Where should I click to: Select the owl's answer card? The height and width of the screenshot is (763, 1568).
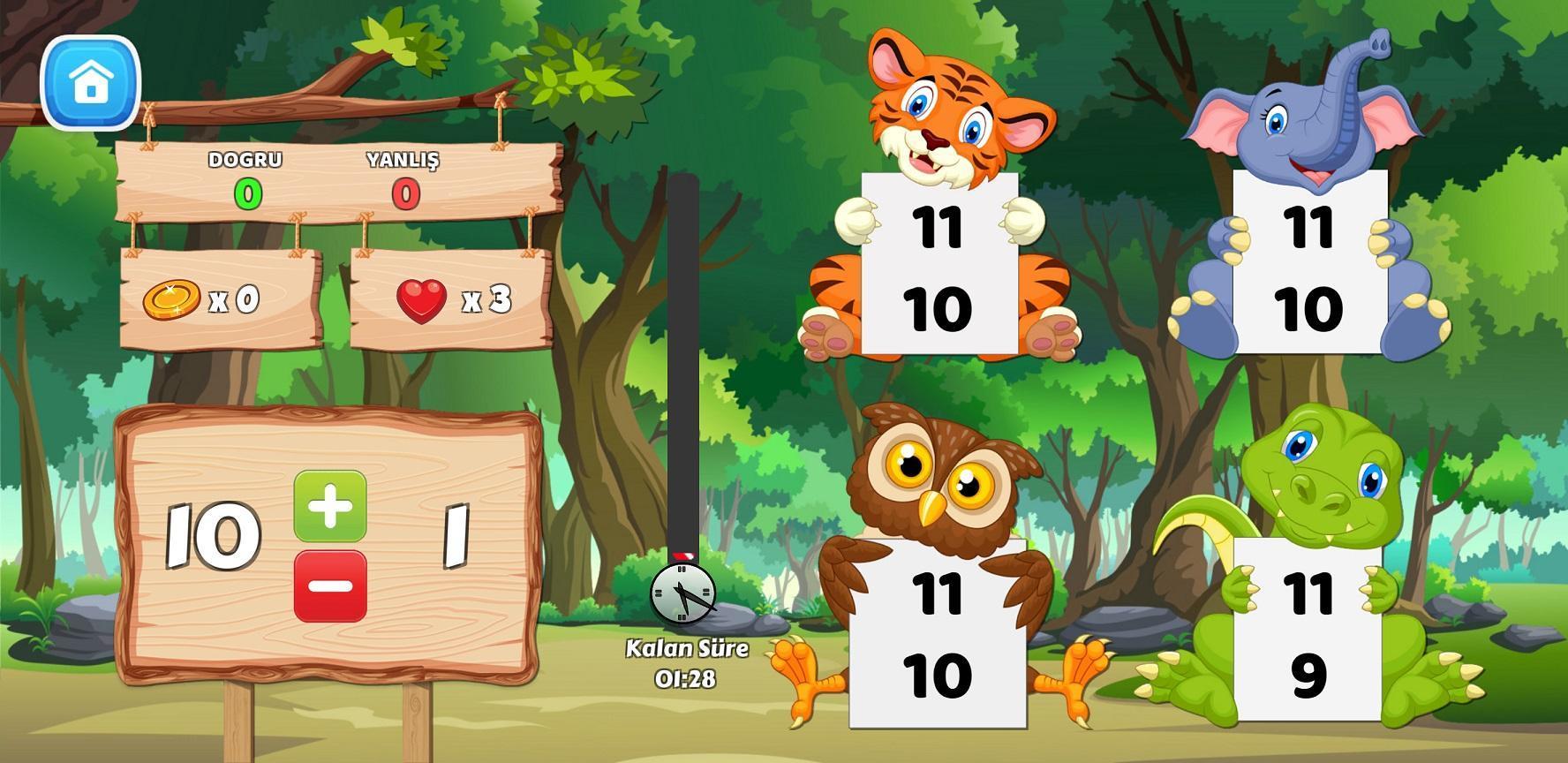[938, 632]
